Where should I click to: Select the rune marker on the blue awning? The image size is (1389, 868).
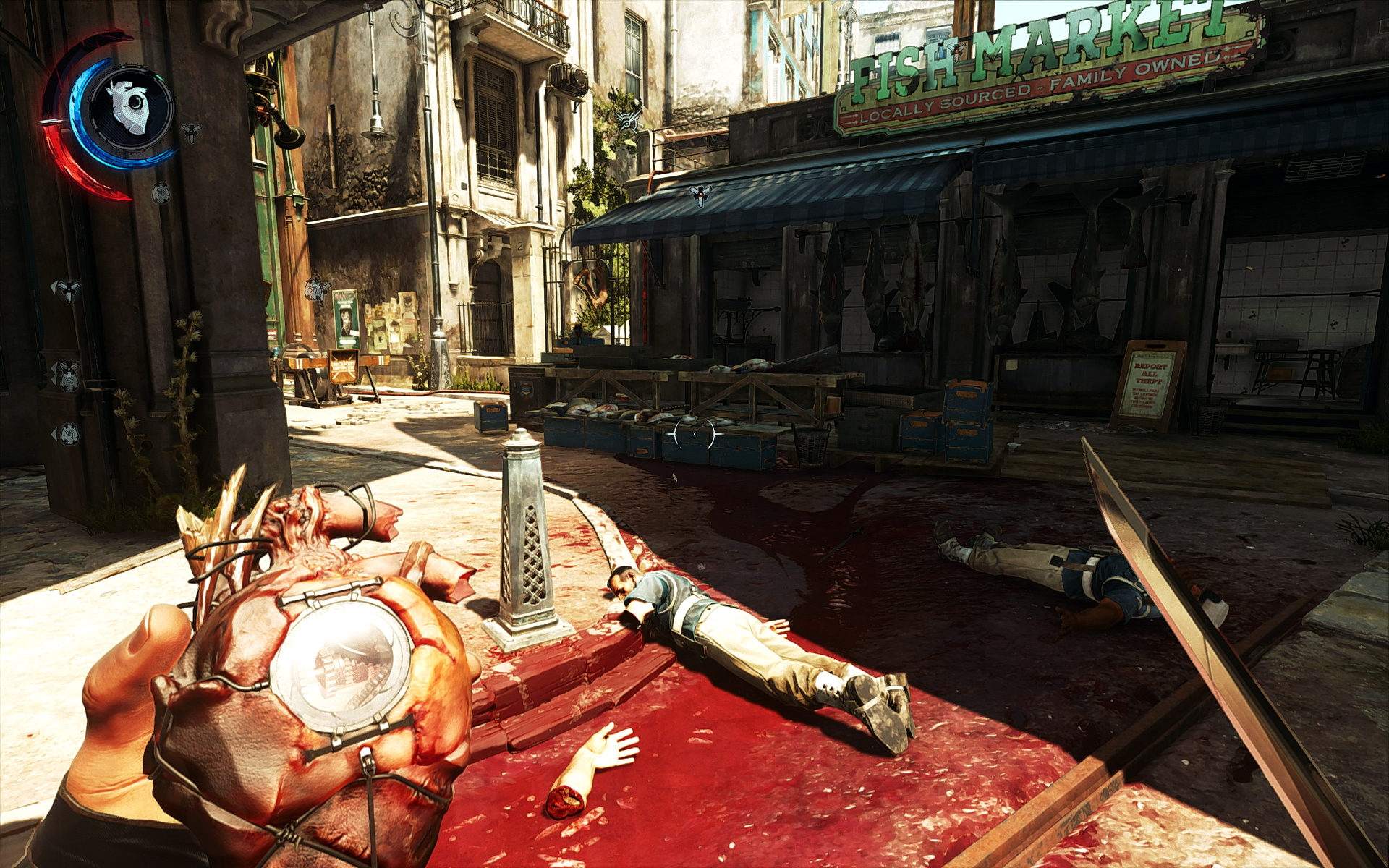pyautogui.click(x=700, y=193)
